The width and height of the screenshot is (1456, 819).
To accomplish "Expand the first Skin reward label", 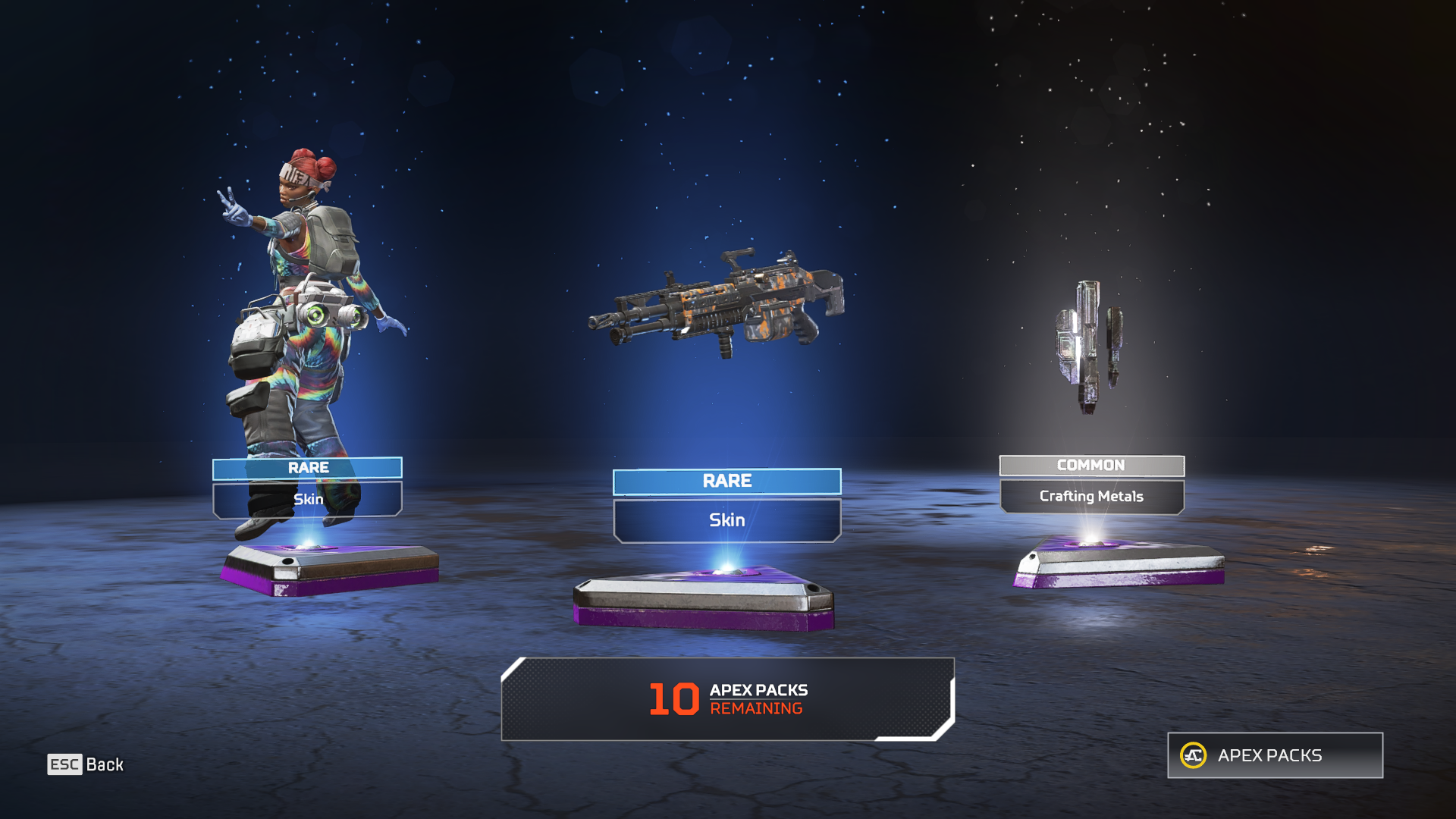I will point(306,499).
